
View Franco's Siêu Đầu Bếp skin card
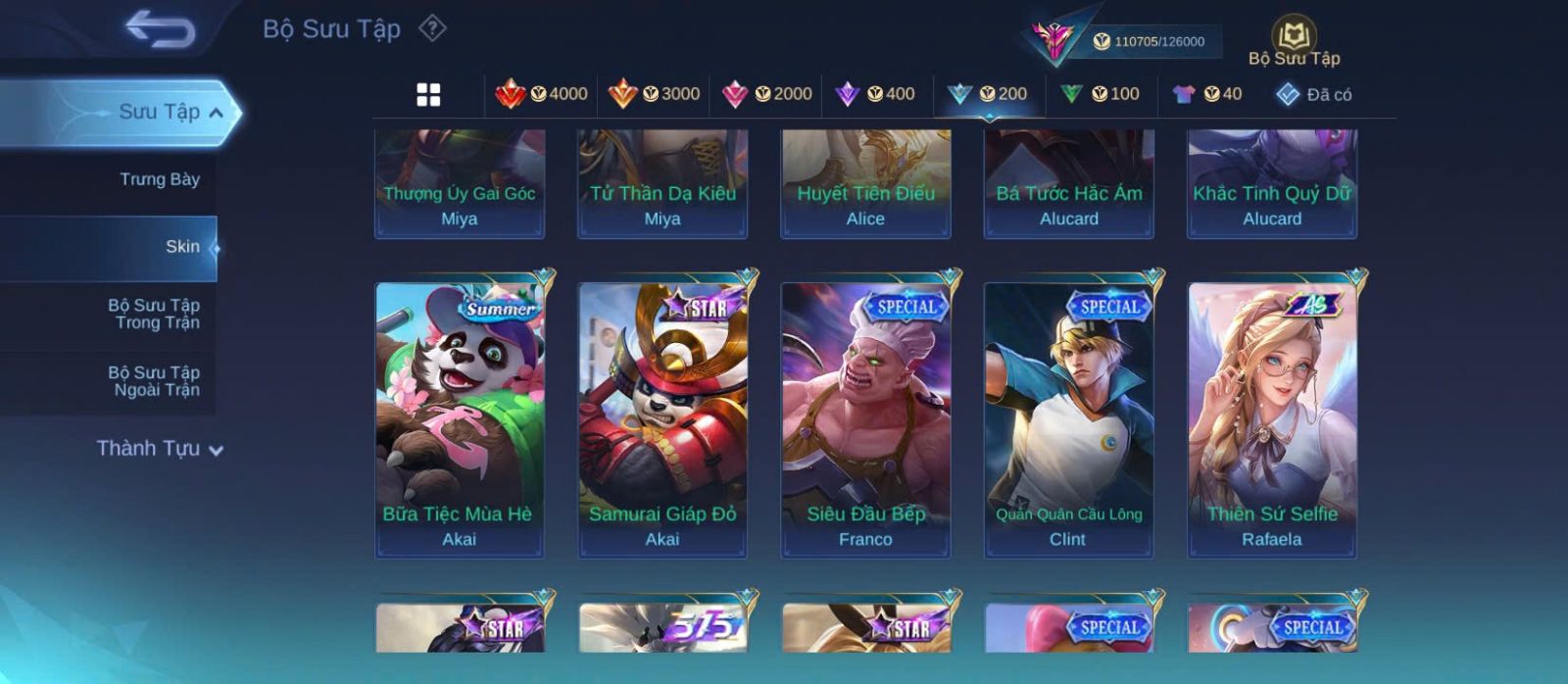(x=865, y=419)
